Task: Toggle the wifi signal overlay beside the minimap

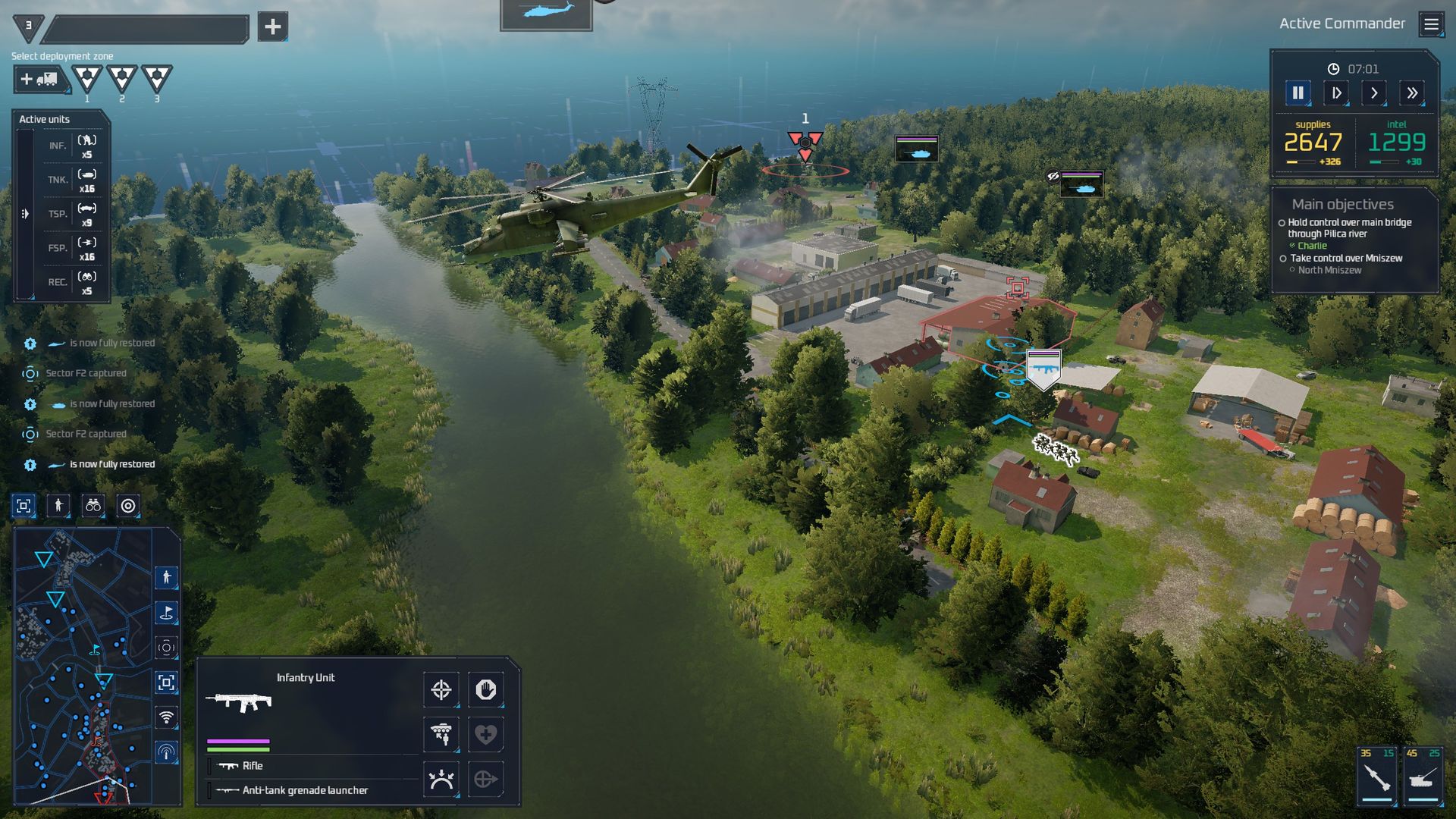Action: tap(166, 717)
